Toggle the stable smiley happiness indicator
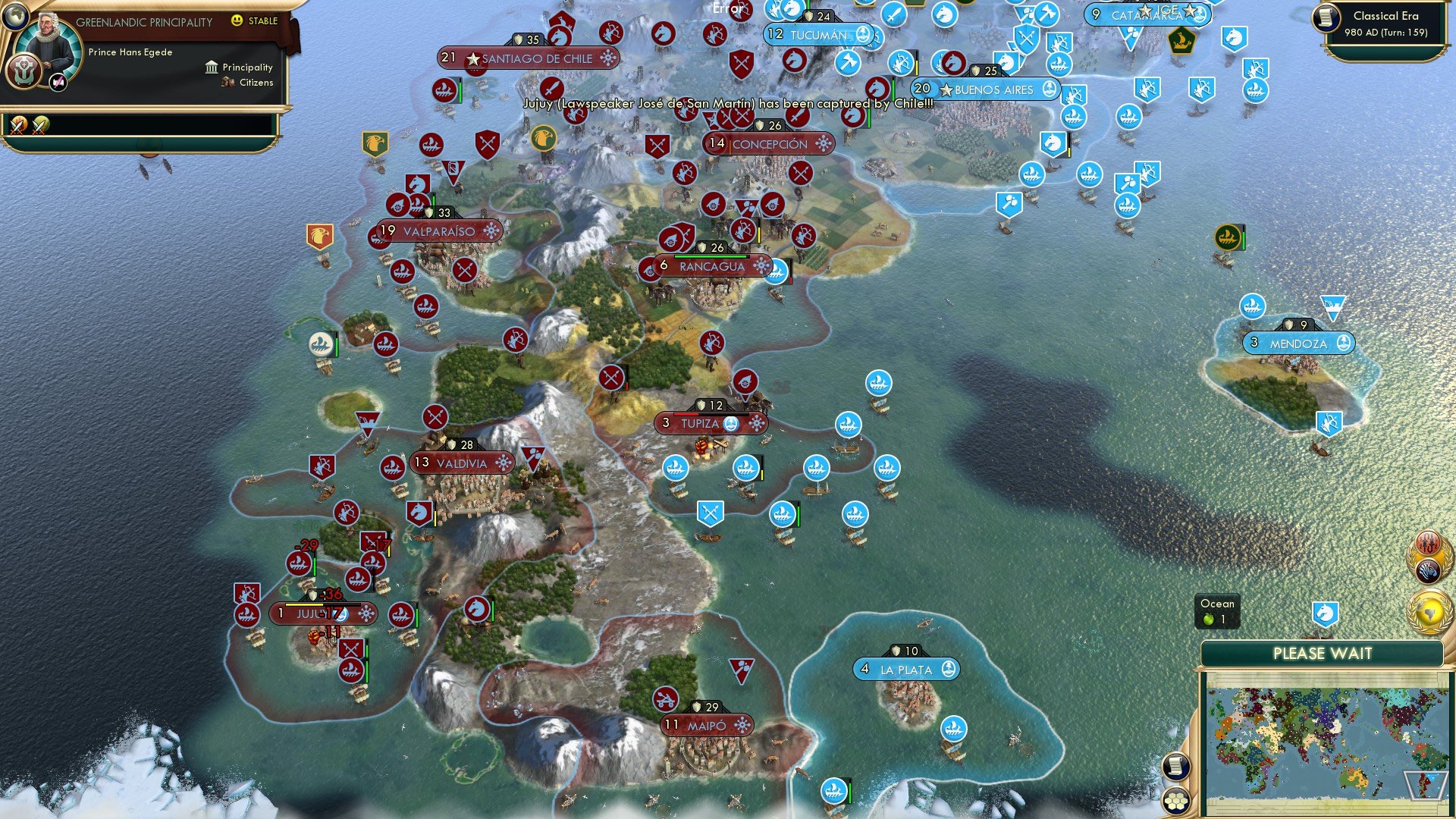1456x819 pixels. click(237, 20)
